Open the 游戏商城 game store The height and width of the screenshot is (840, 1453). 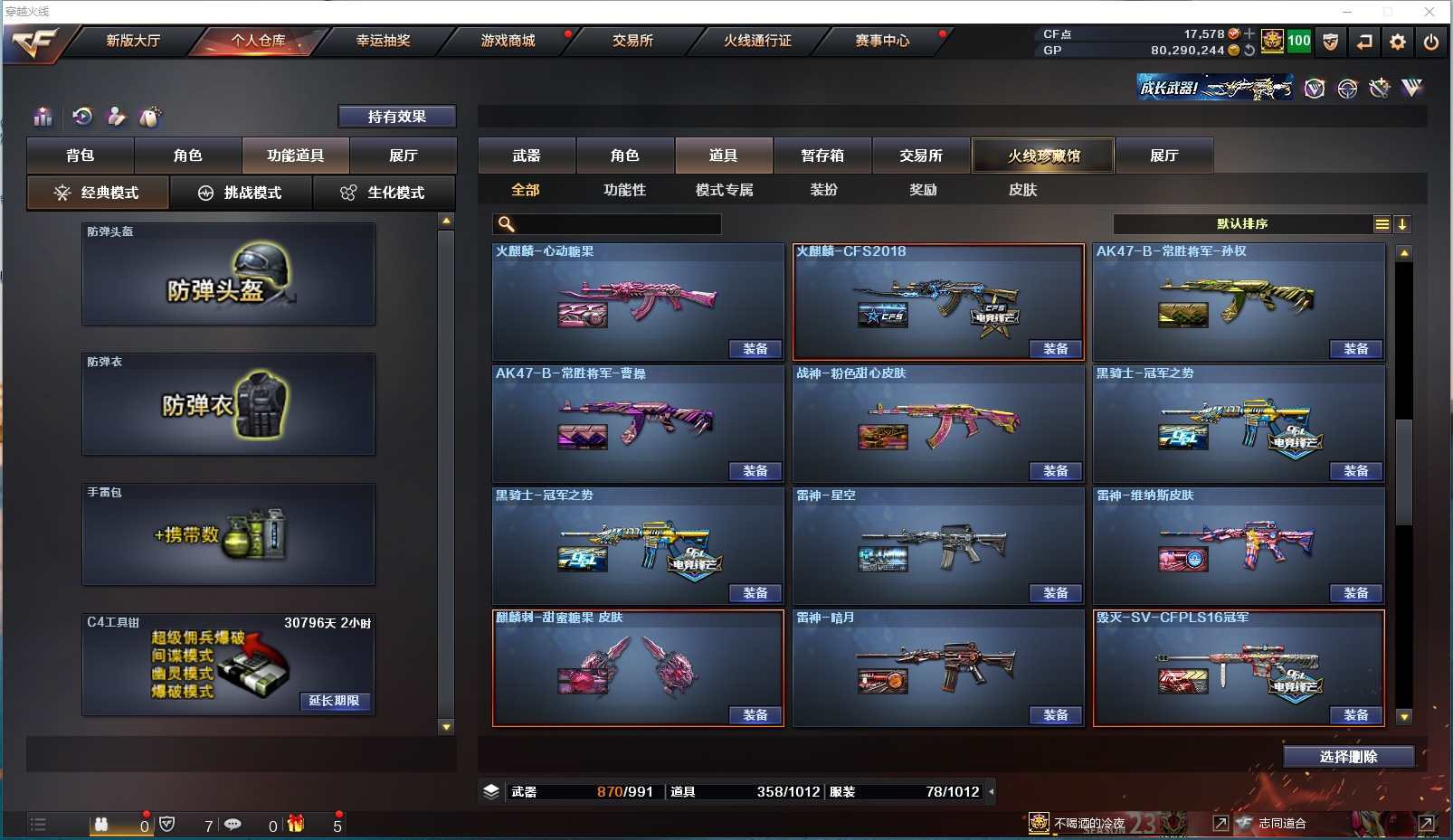[508, 41]
